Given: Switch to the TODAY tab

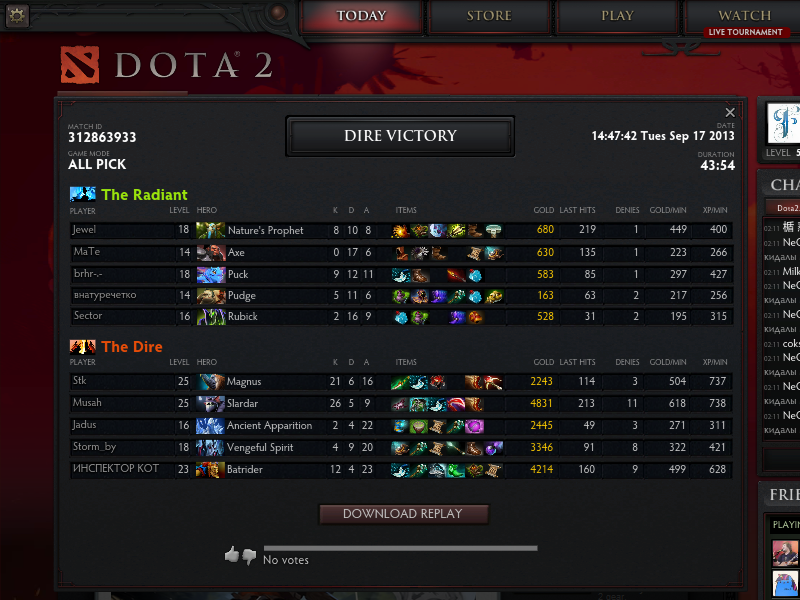Looking at the screenshot, I should coord(361,16).
